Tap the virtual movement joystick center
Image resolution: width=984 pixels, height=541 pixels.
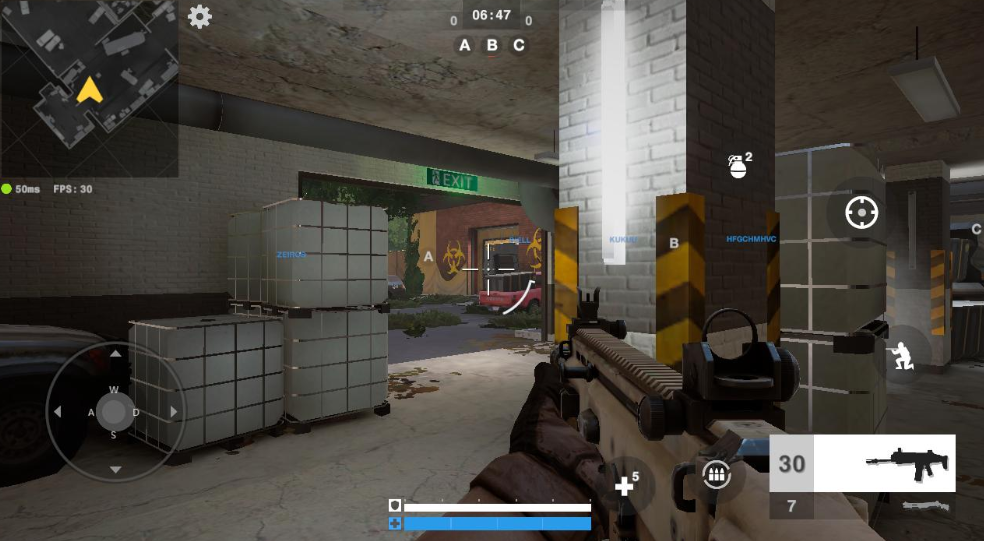click(115, 411)
